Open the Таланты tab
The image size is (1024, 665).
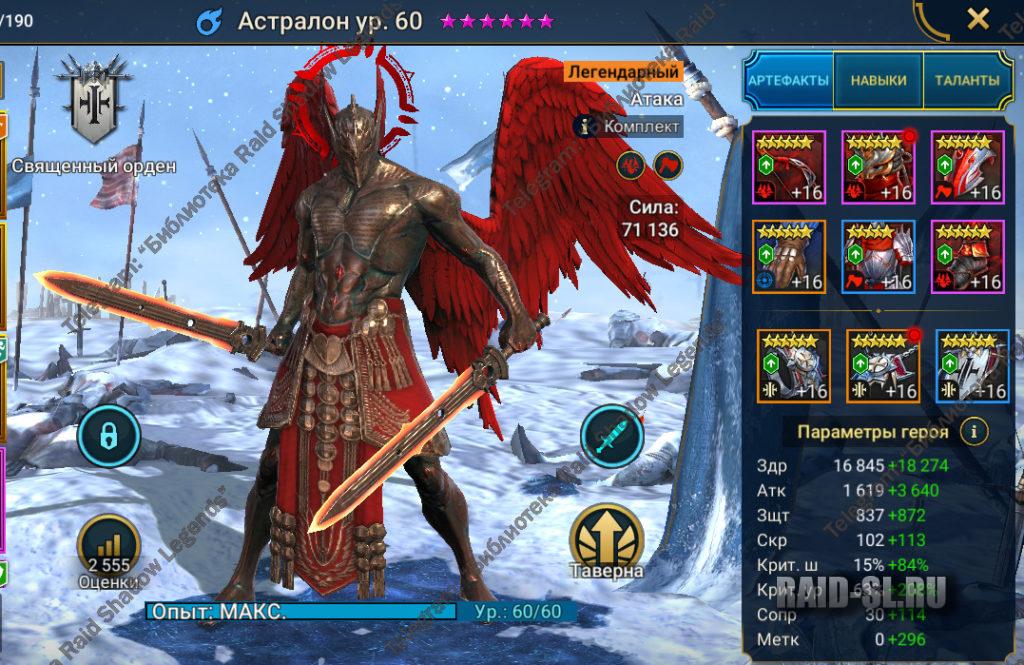pos(967,80)
